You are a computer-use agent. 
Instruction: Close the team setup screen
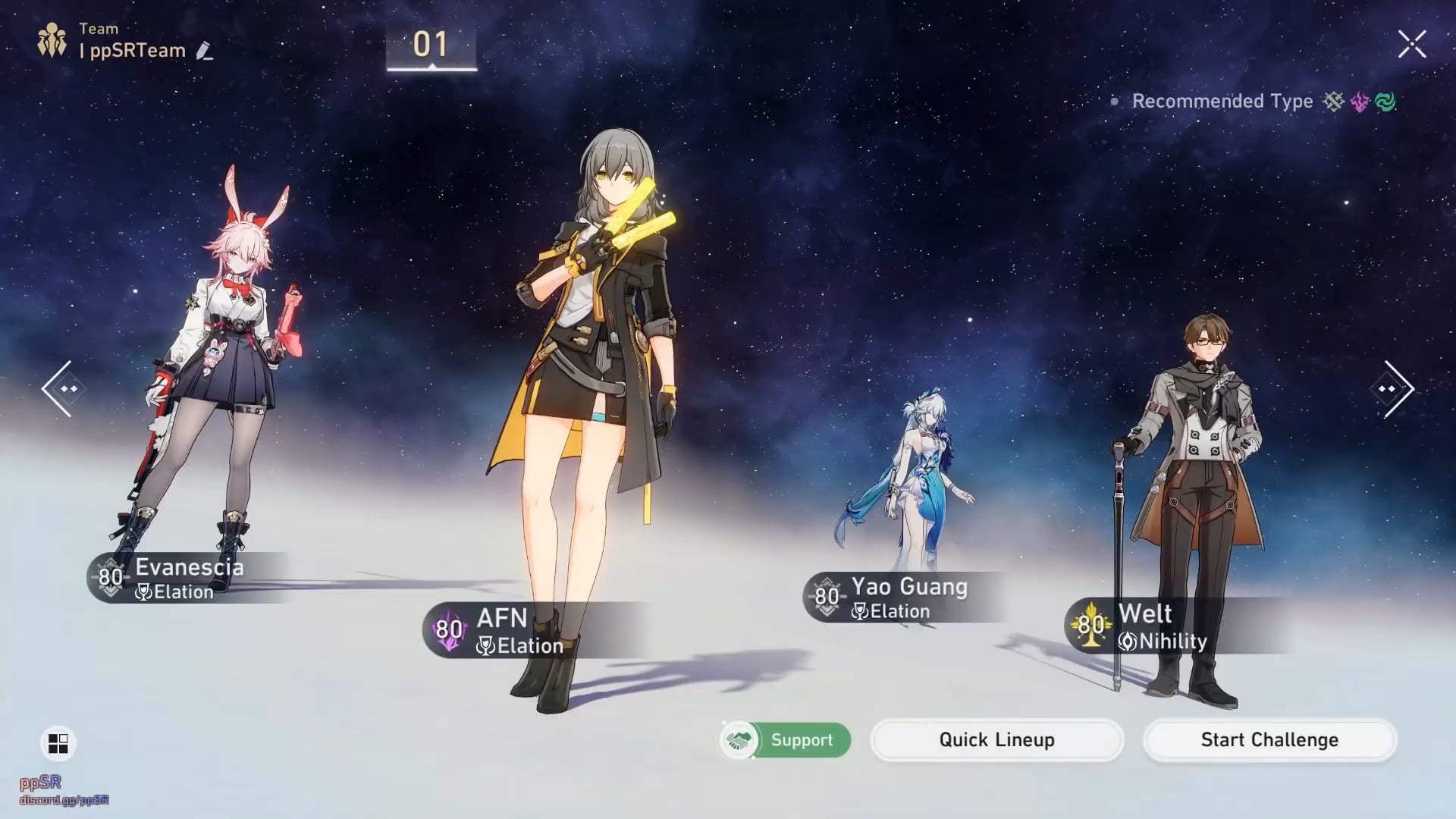point(1411,44)
